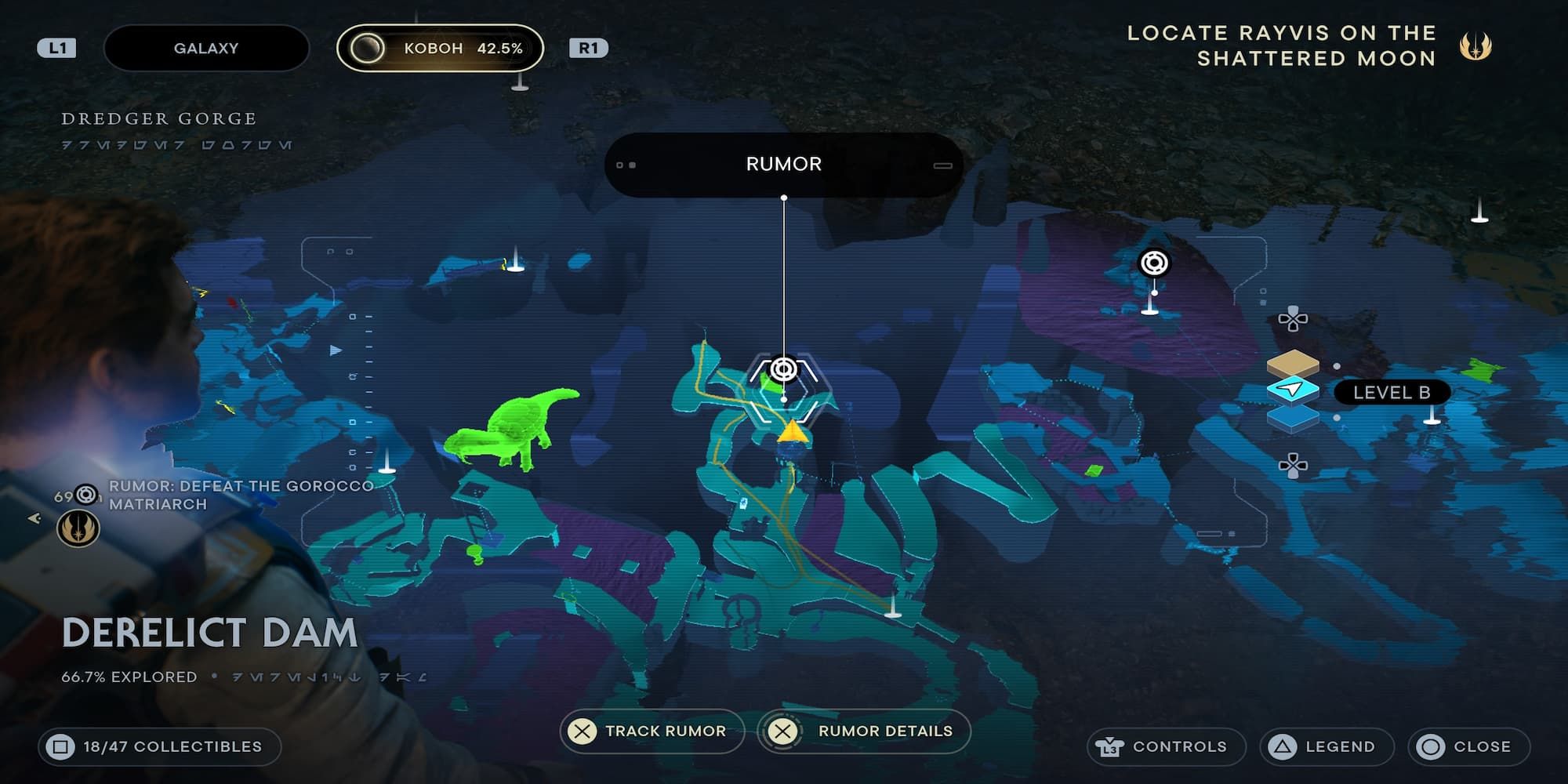Viewport: 1568px width, 784px height.
Task: View the 18/47 Collectibles list
Action: click(x=160, y=746)
